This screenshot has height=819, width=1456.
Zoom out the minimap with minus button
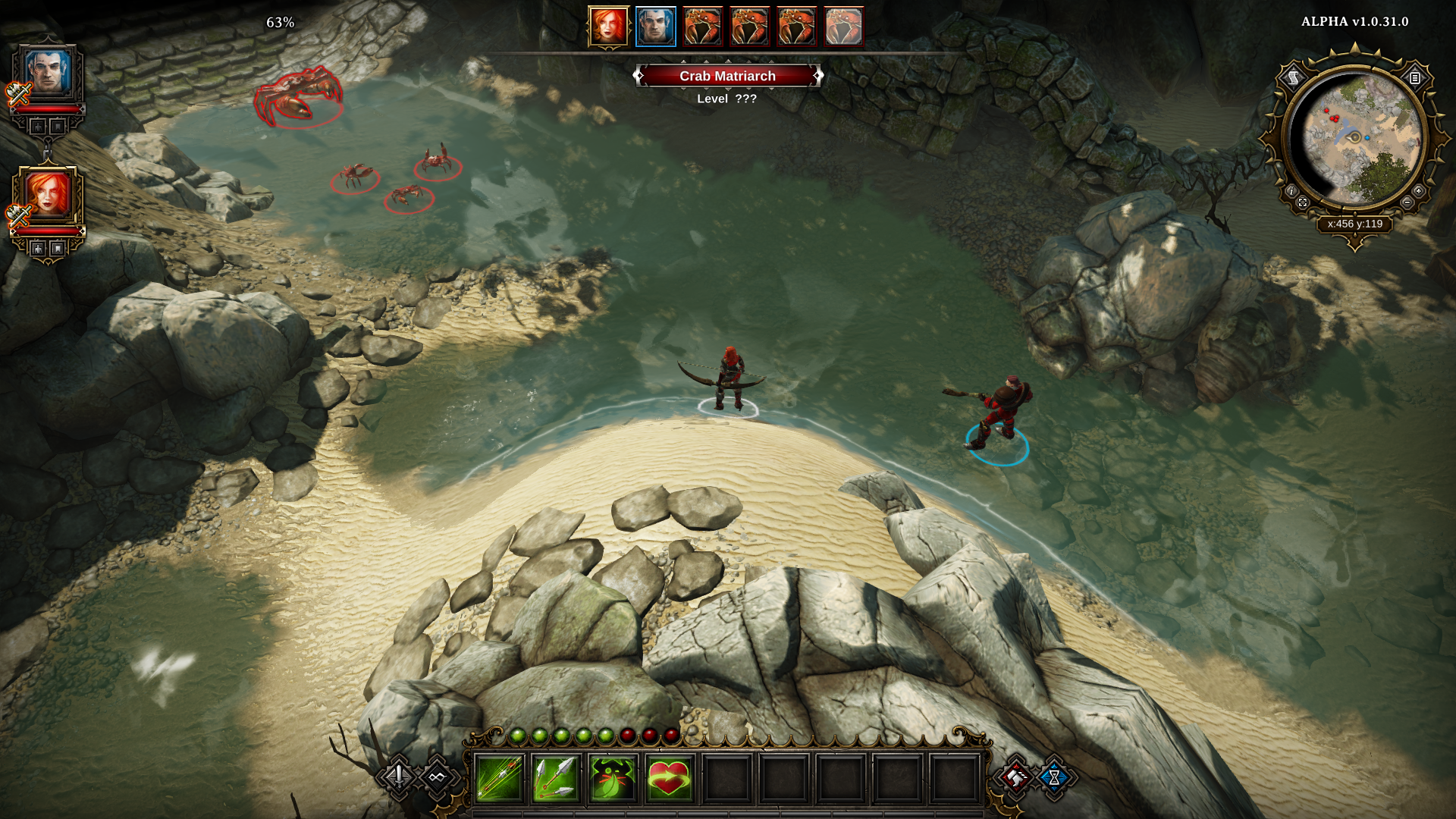point(1407,202)
